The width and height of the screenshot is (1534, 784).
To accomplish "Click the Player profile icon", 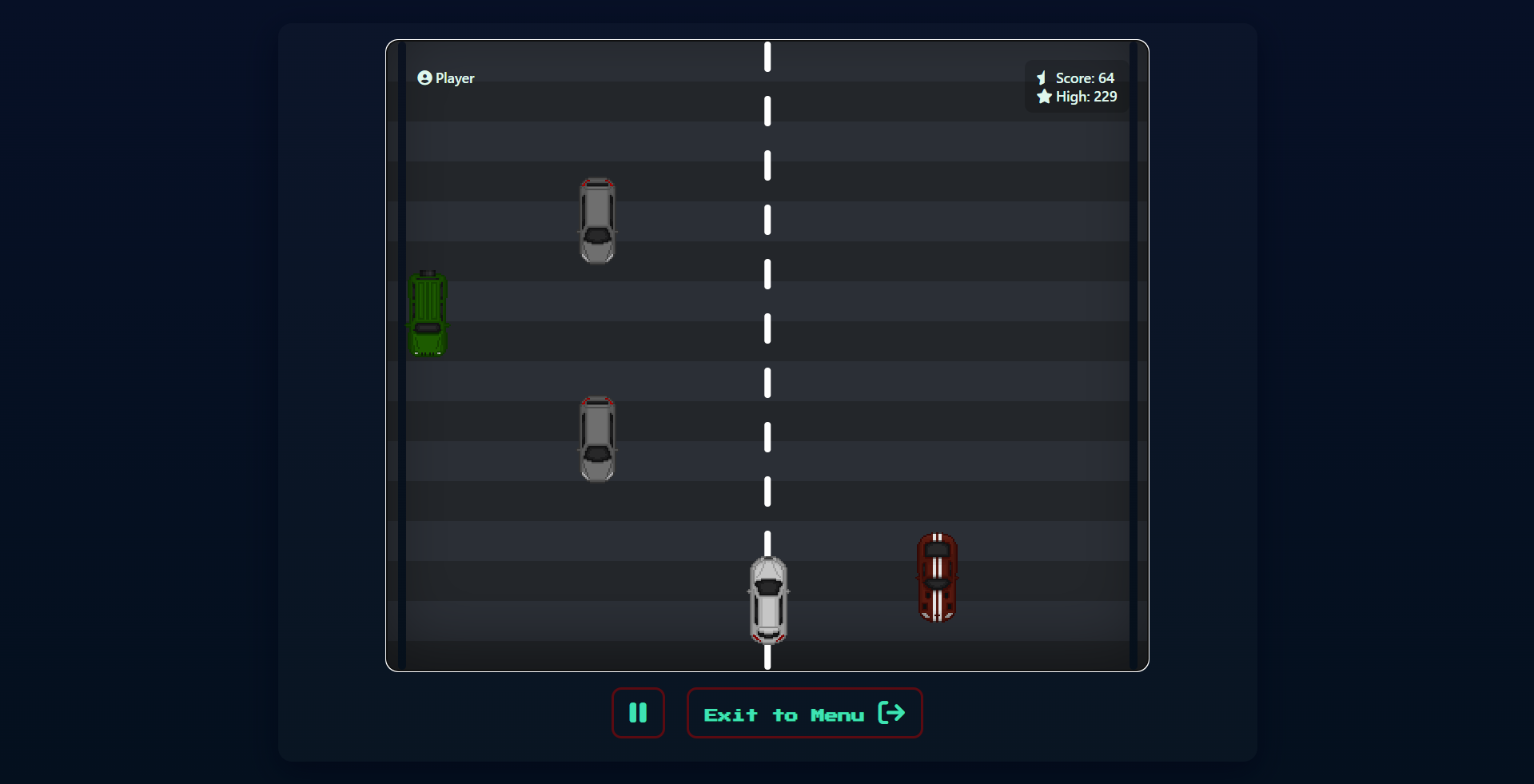I will click(x=424, y=78).
